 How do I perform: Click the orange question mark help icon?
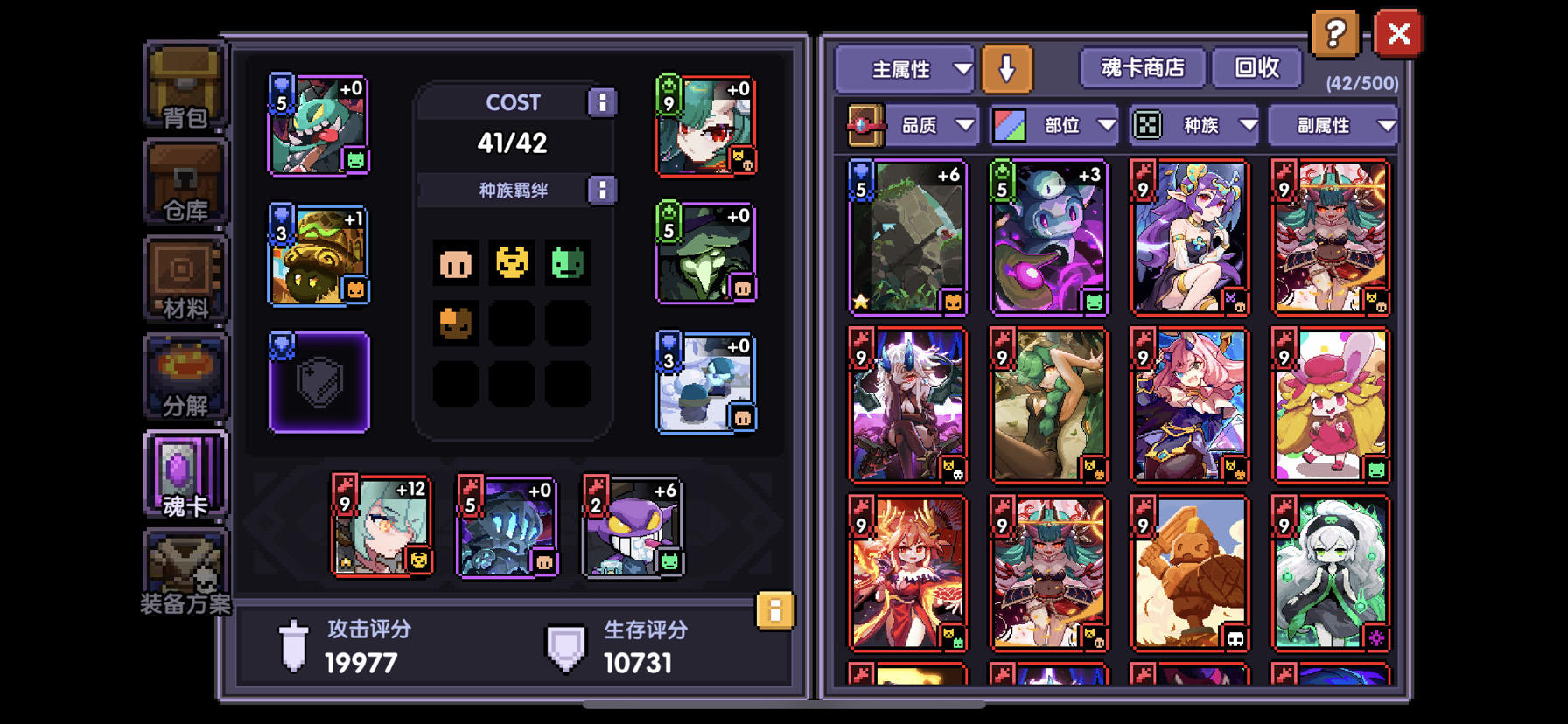pyautogui.click(x=1334, y=35)
